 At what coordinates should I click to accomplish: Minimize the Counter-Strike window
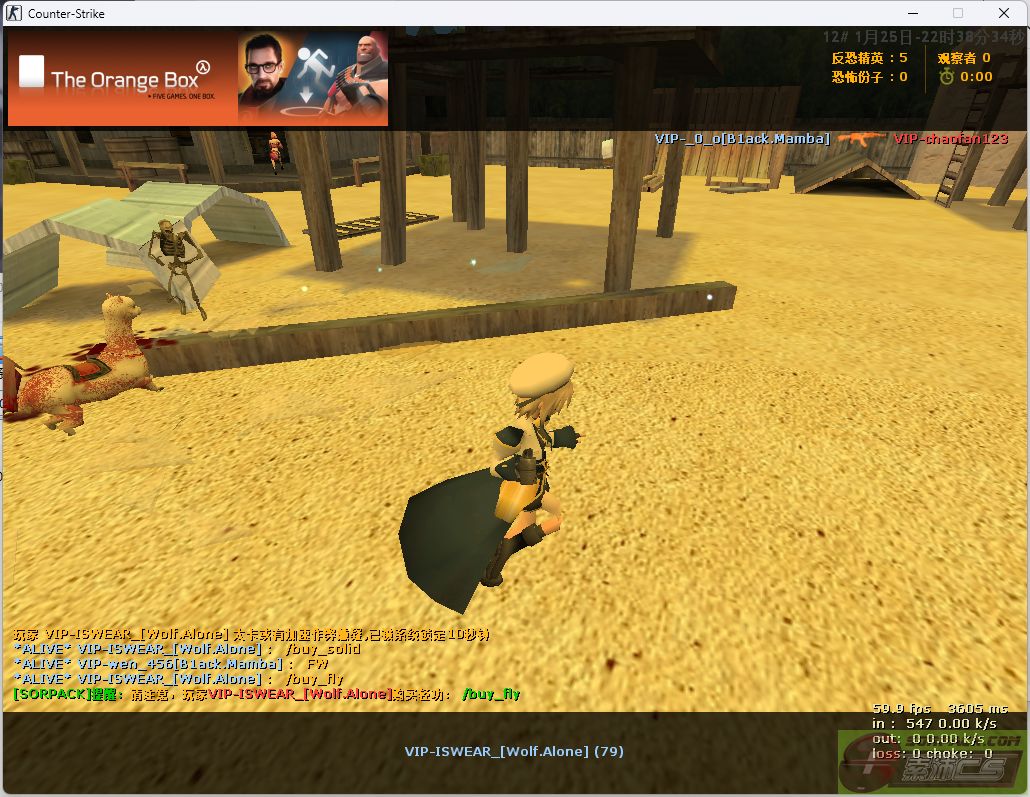pos(912,13)
